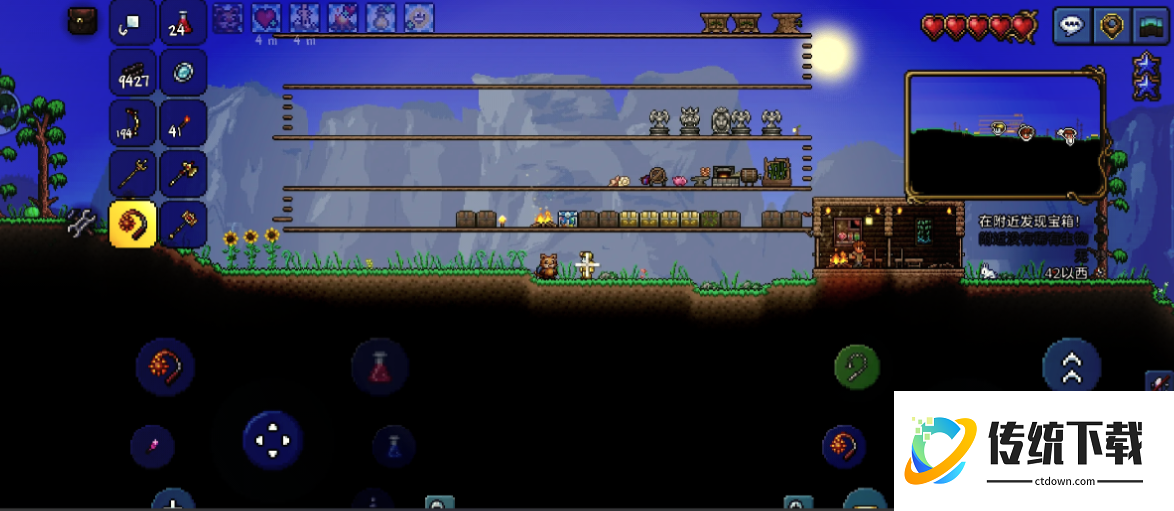Select the torch slot showing 41

(x=183, y=123)
